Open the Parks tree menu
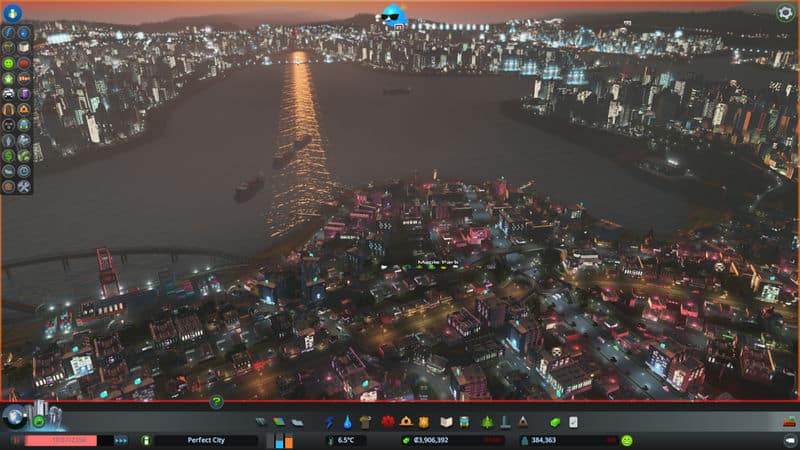 pos(487,422)
